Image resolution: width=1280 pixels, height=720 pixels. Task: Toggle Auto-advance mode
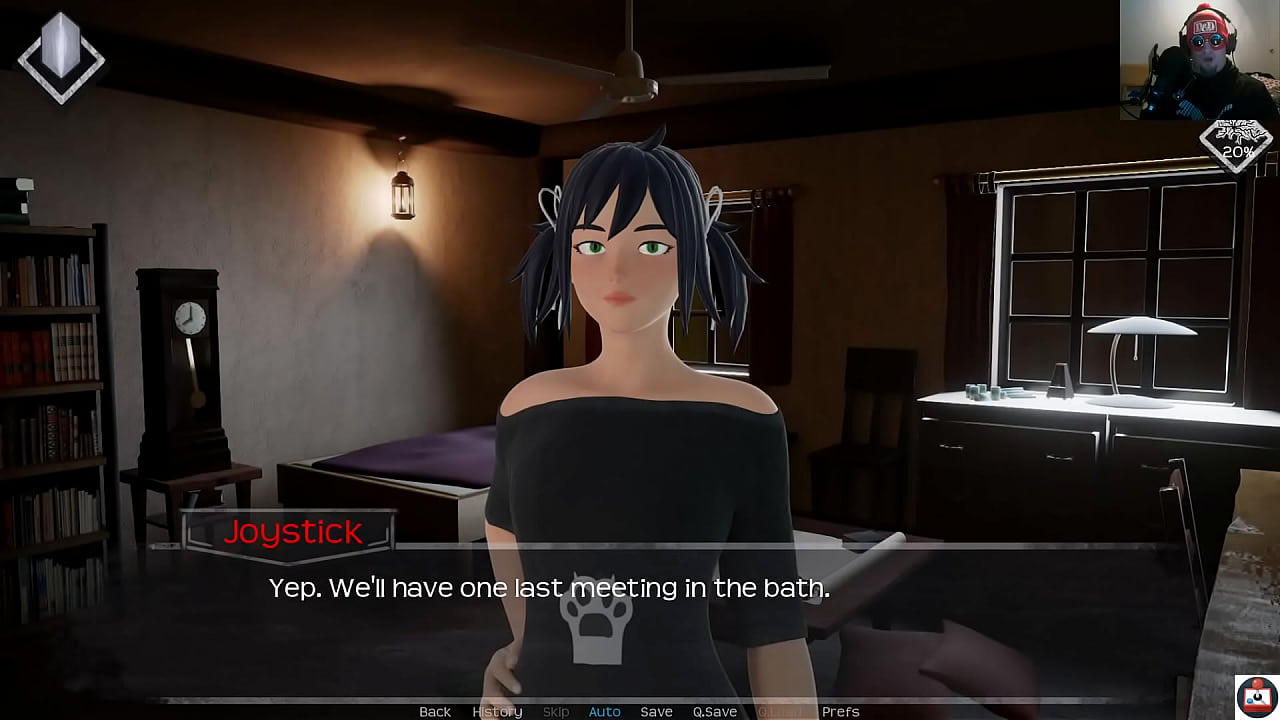coord(604,711)
